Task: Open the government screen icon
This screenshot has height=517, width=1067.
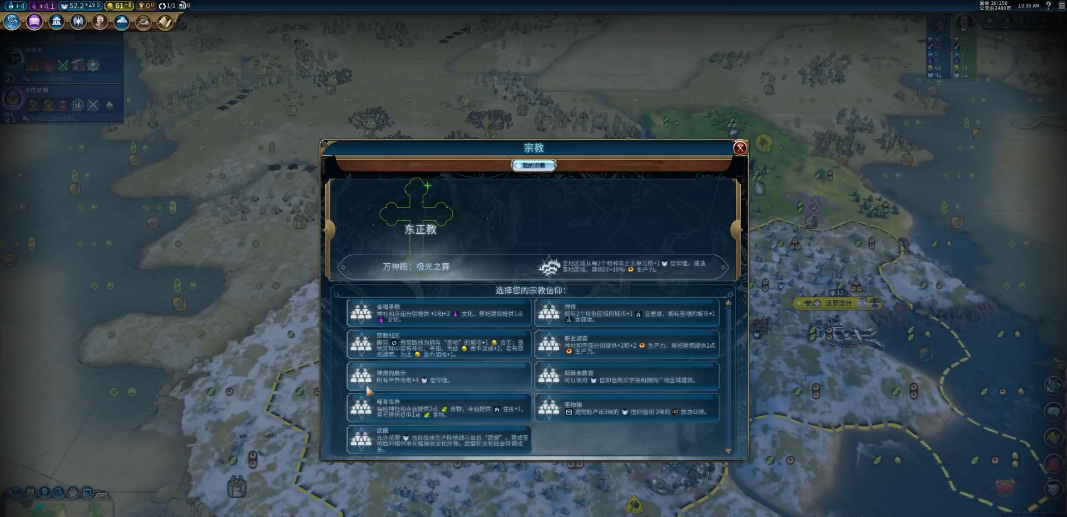Action: pos(56,21)
